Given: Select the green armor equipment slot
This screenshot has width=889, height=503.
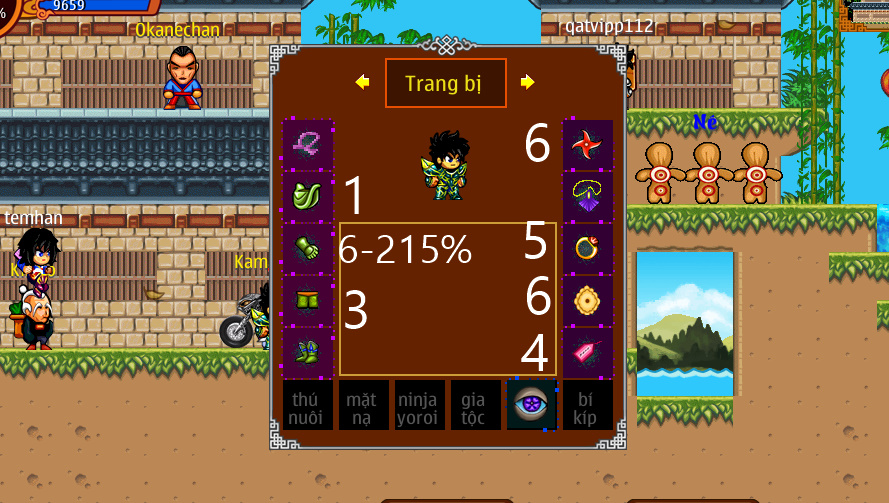Looking at the screenshot, I should [x=308, y=198].
